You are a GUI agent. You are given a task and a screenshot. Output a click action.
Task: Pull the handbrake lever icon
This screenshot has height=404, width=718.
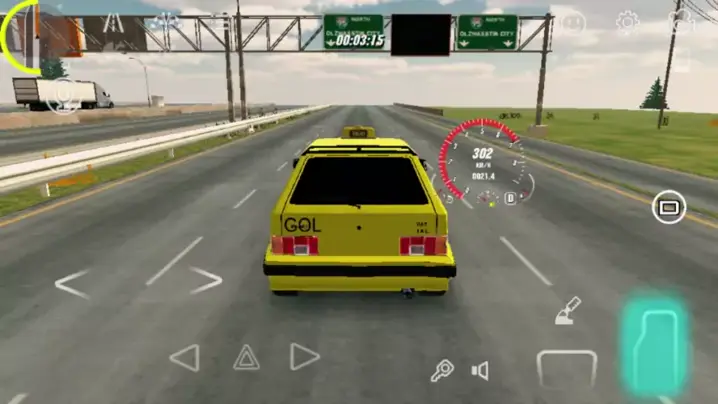click(569, 311)
